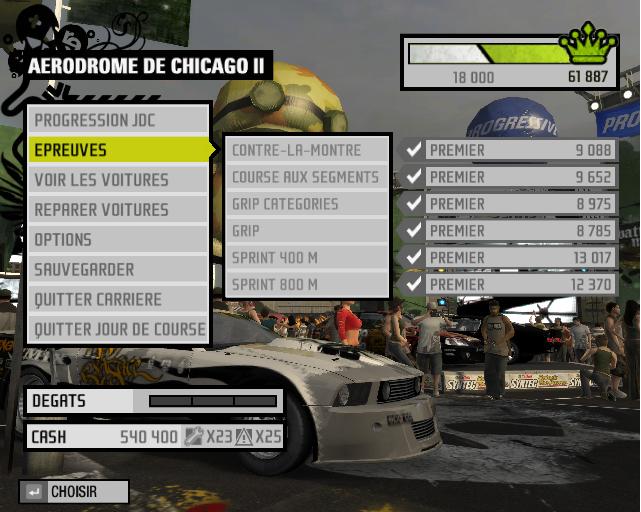Image resolution: width=641 pixels, height=512 pixels.
Task: Select Quitter Jour de Course
Action: pos(118,329)
